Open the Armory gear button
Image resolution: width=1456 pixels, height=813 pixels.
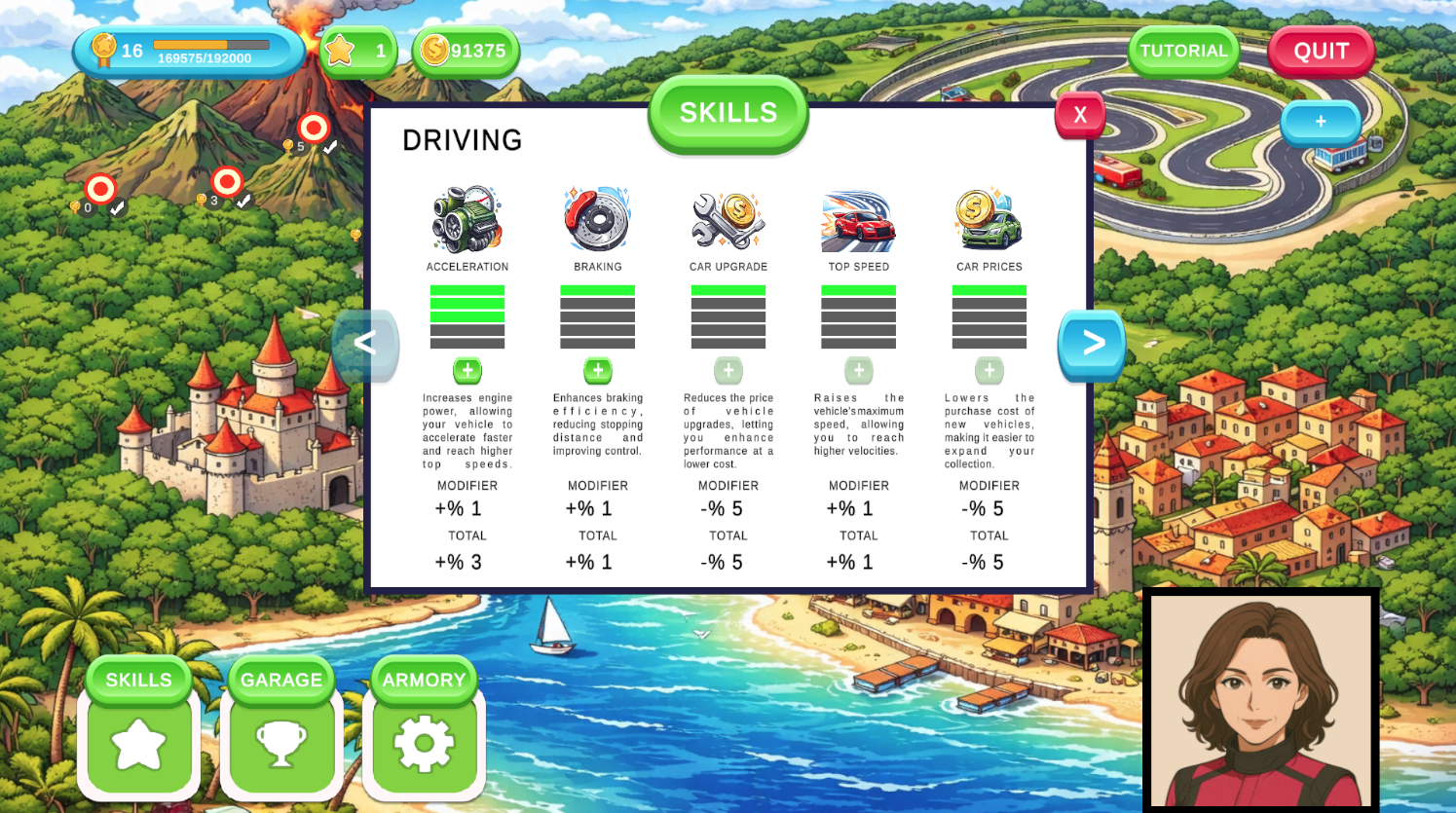(424, 744)
